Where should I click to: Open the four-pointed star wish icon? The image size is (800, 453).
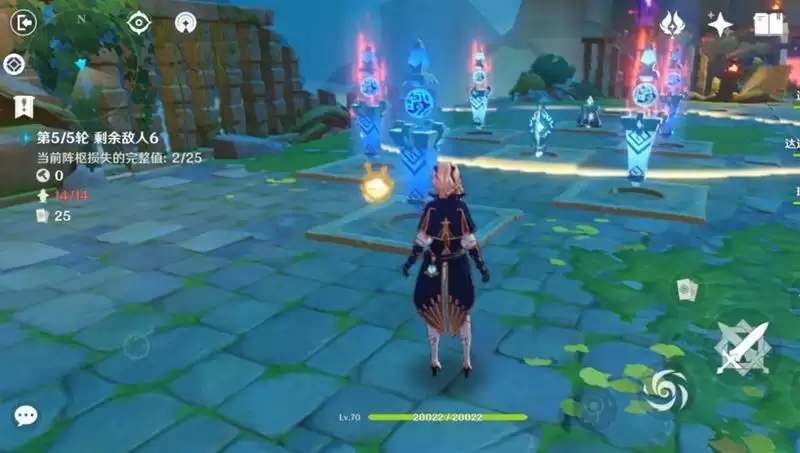pos(720,24)
